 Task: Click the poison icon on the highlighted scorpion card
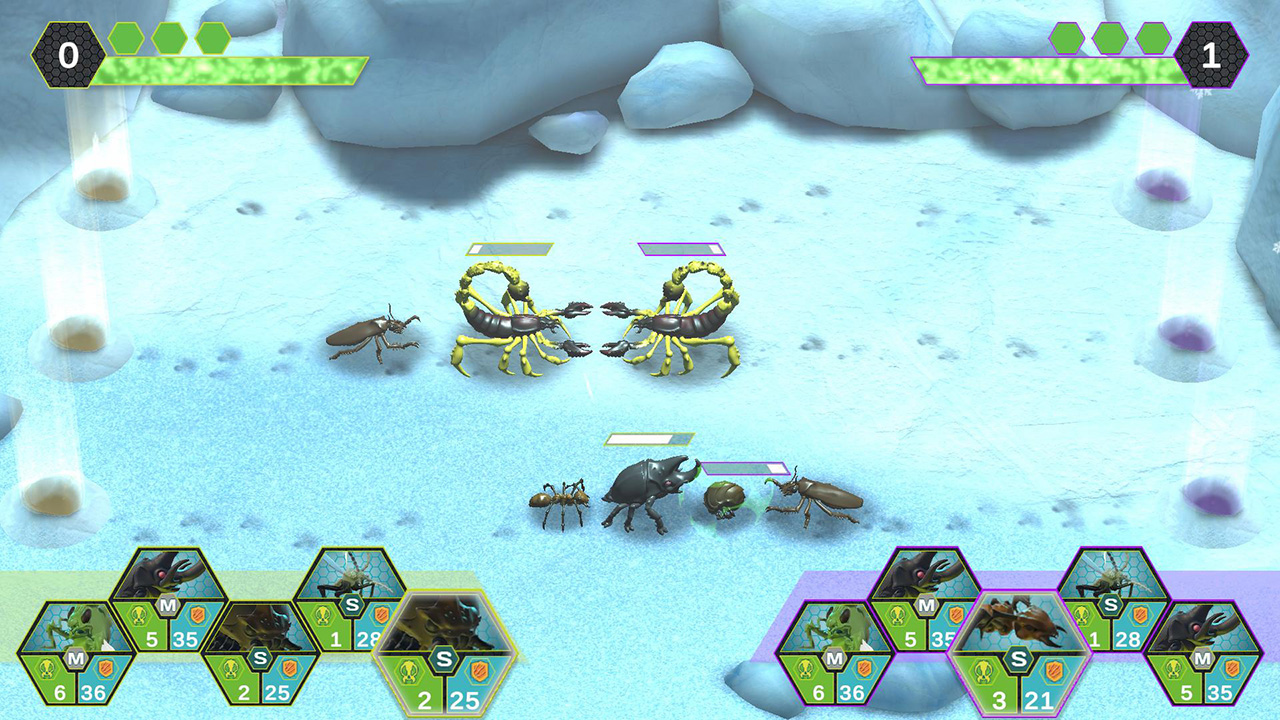tap(410, 671)
